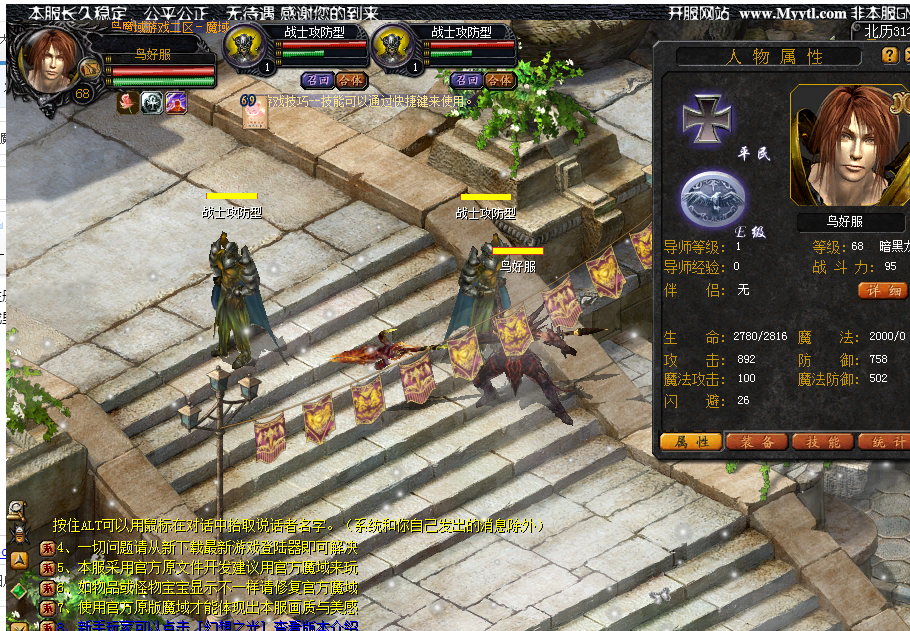Select the pink rose buff icon

point(128,101)
